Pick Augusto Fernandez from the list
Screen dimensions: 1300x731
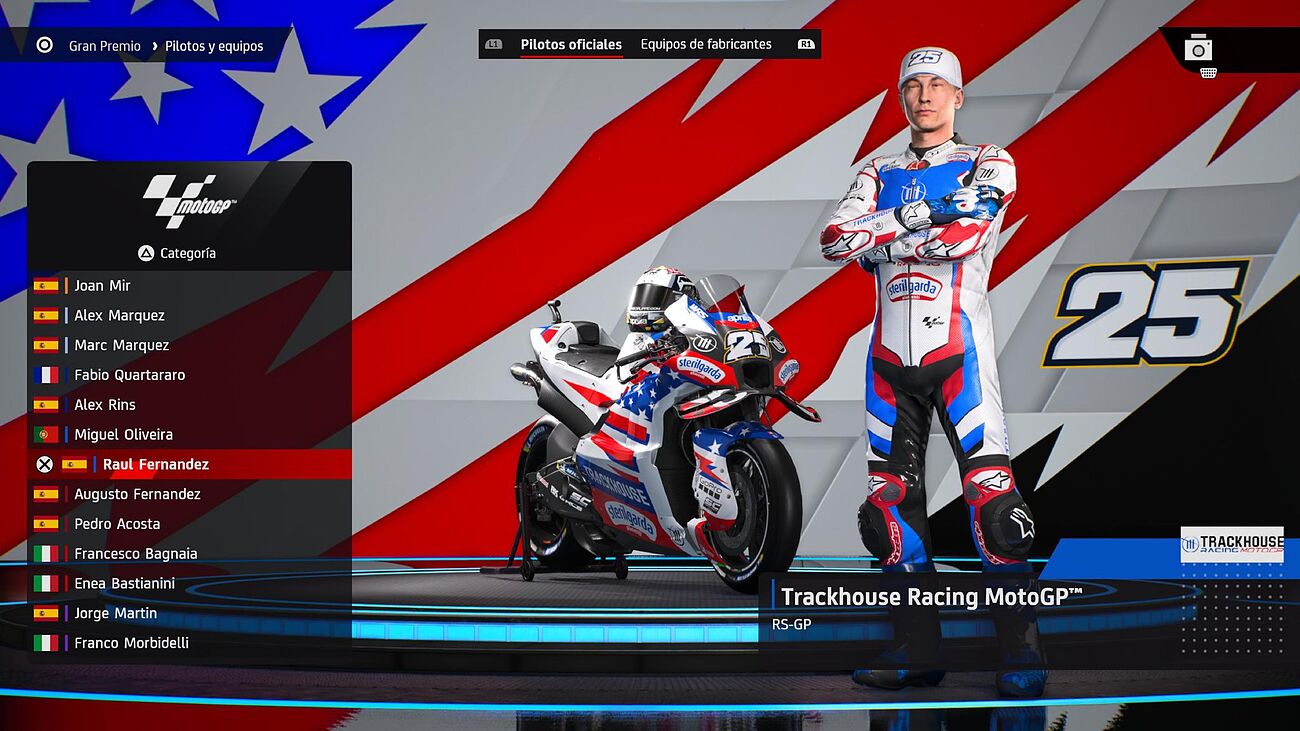pos(137,494)
